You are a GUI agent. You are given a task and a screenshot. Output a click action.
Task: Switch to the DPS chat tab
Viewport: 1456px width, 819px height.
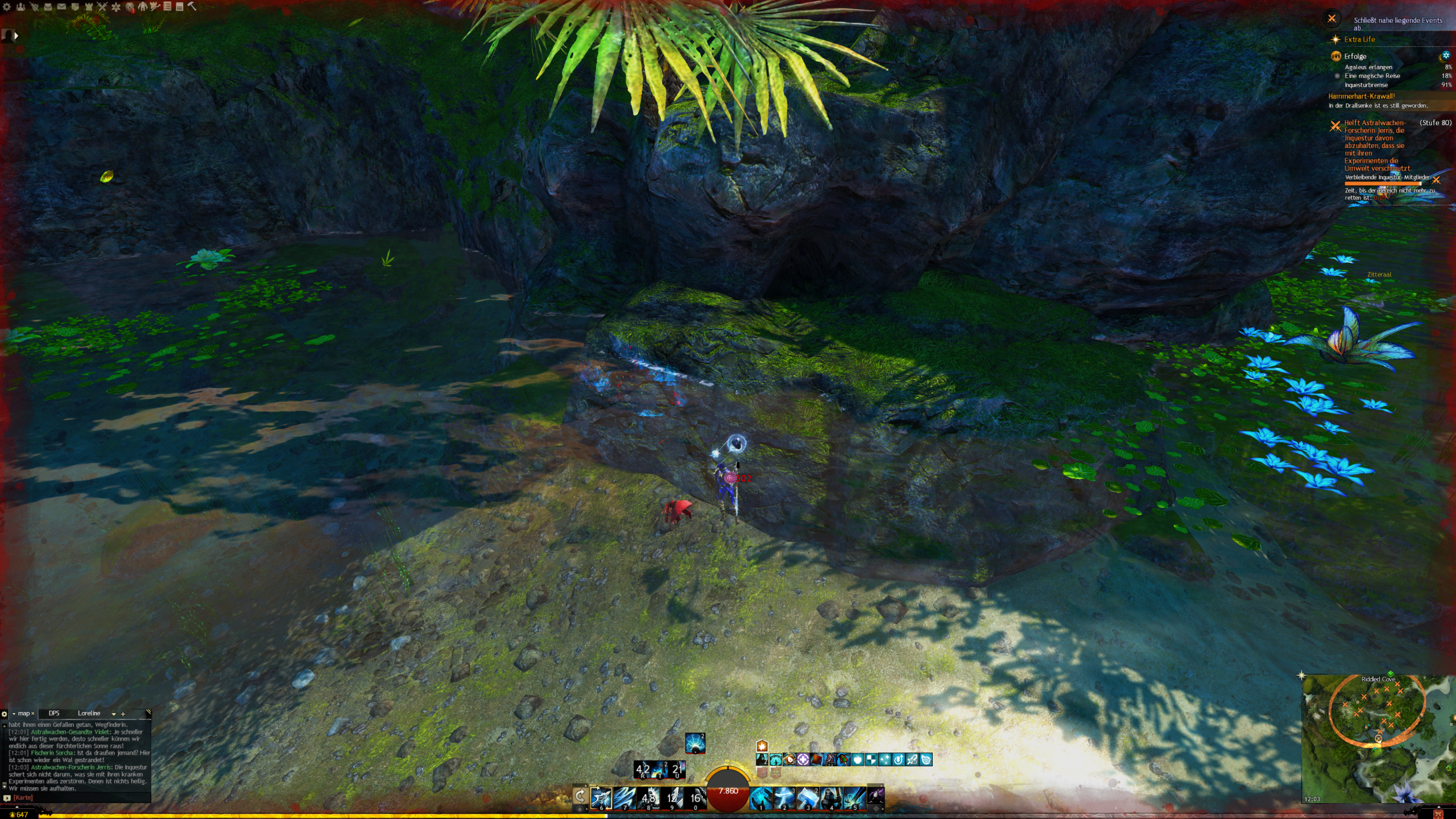click(54, 713)
